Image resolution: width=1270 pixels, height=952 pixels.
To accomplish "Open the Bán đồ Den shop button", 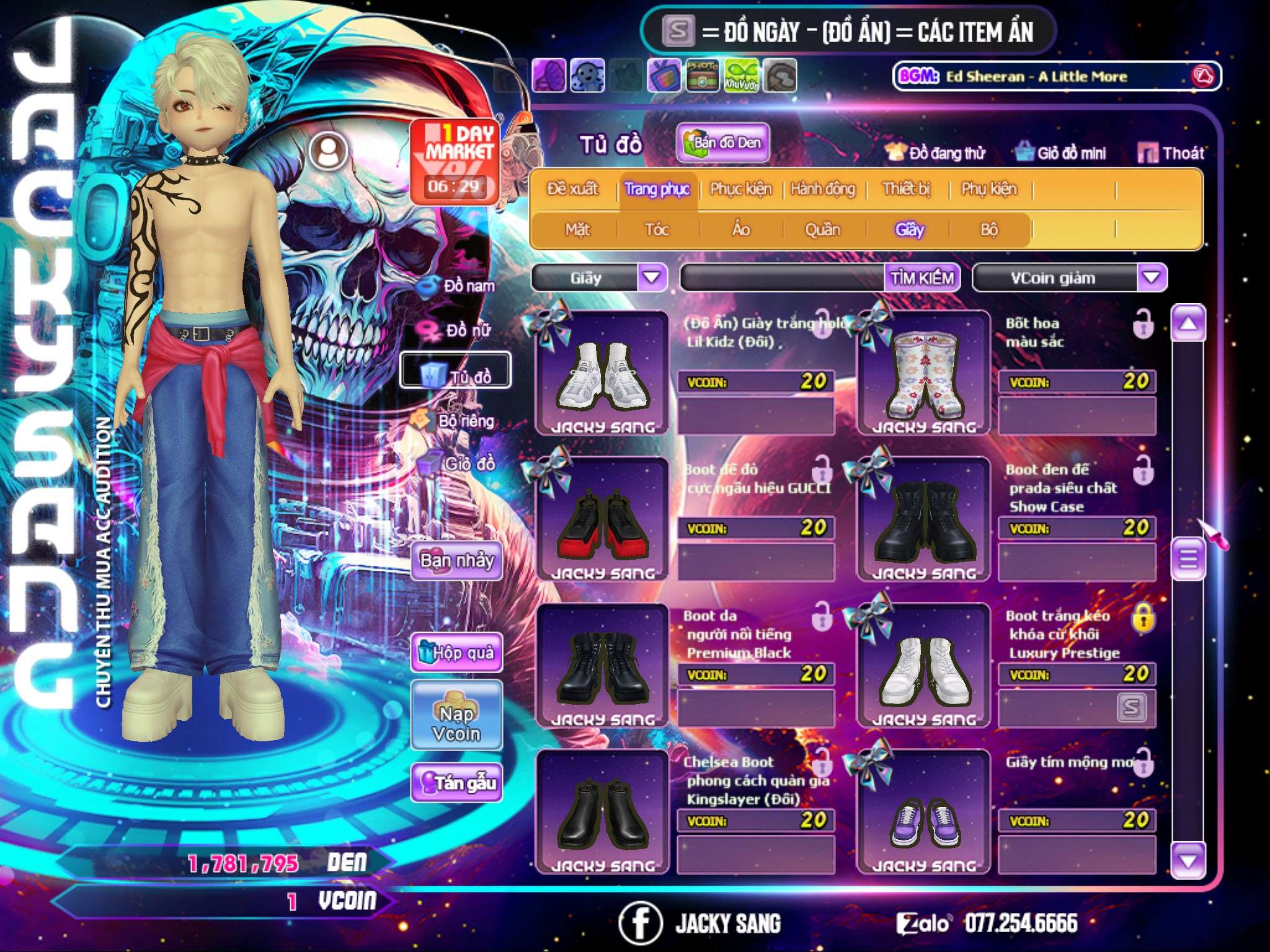I will click(x=723, y=143).
